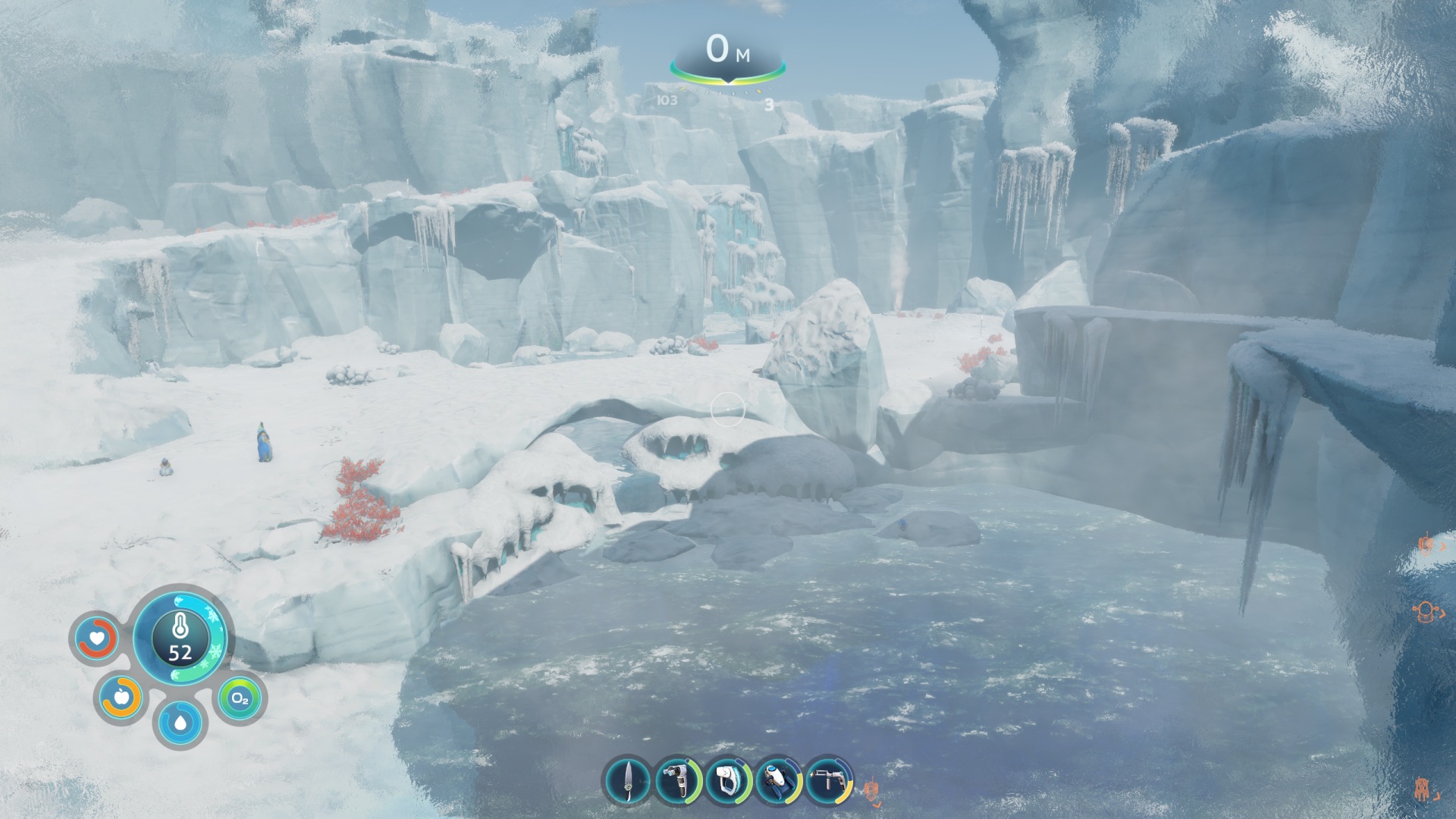Equip the laser cutter with sparking tip
The width and height of the screenshot is (1456, 819).
pyautogui.click(x=829, y=780)
